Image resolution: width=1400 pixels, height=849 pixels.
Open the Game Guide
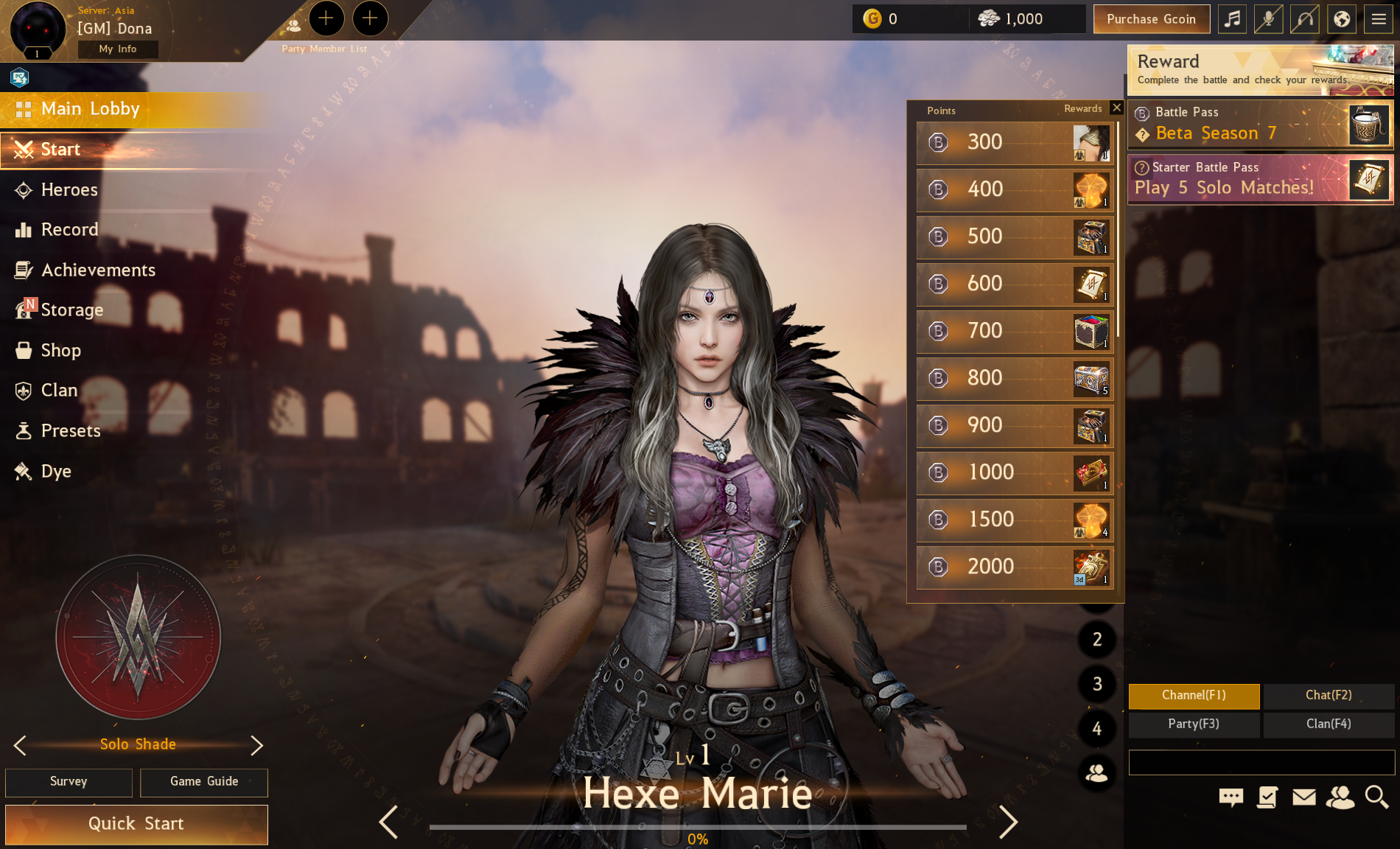click(204, 782)
